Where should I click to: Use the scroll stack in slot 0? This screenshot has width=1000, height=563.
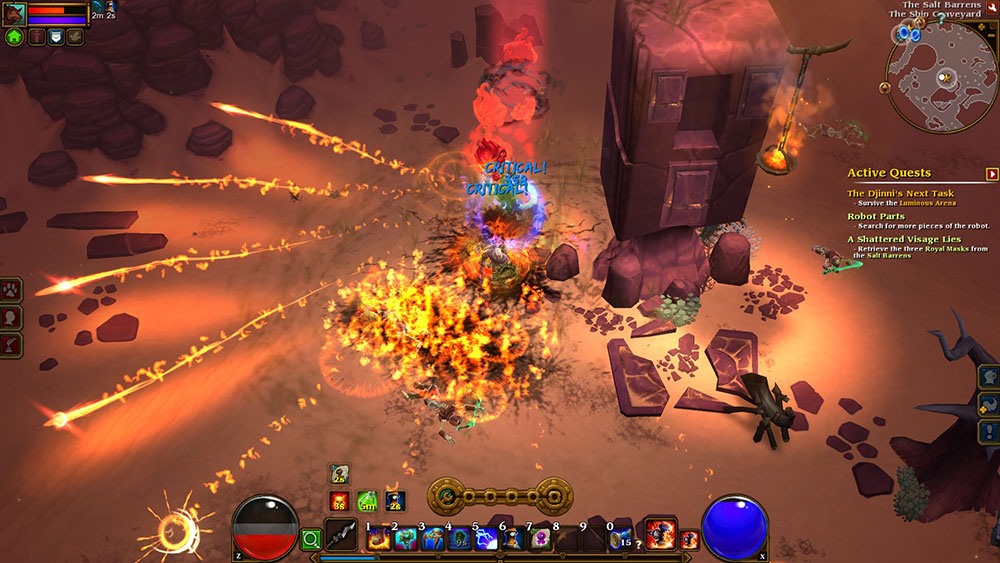coord(620,539)
